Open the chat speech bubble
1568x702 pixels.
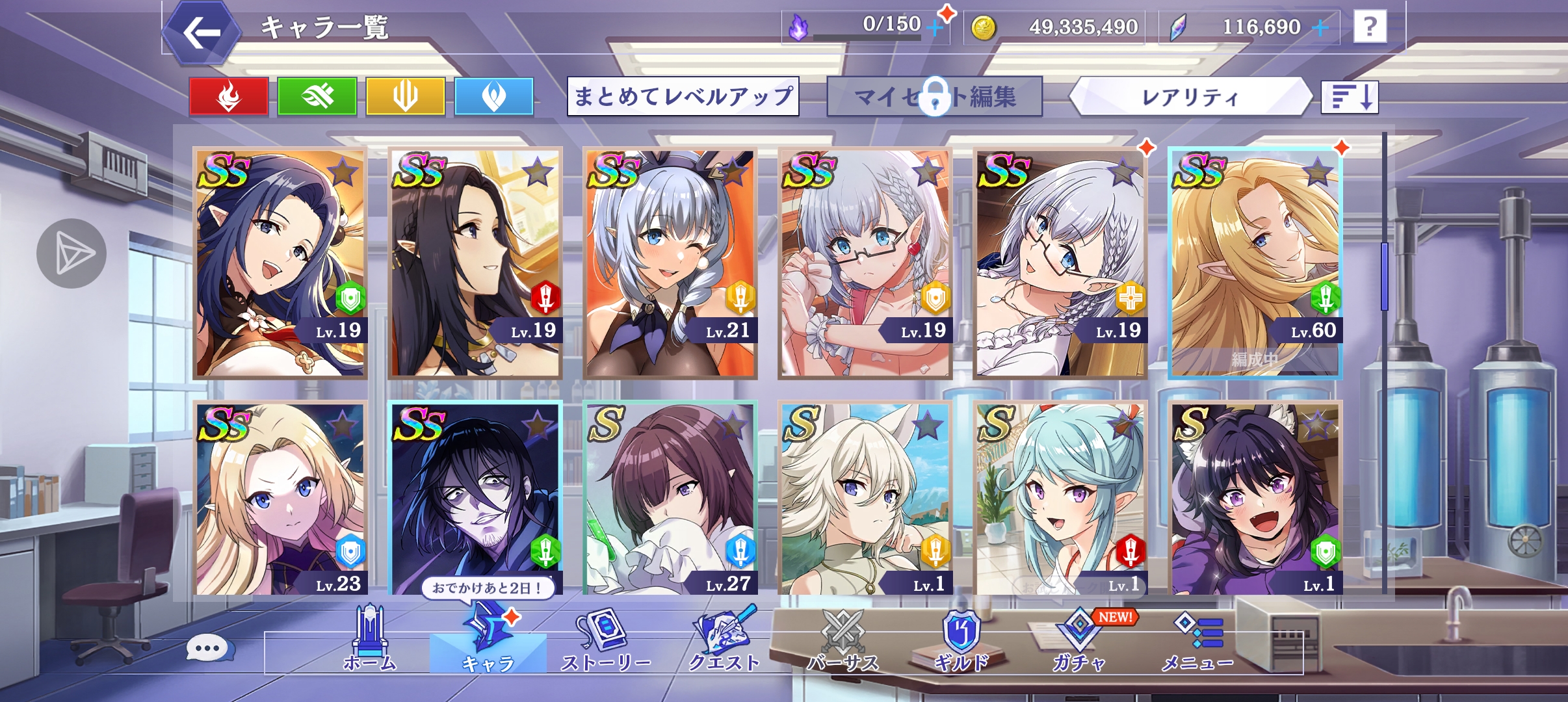click(208, 648)
